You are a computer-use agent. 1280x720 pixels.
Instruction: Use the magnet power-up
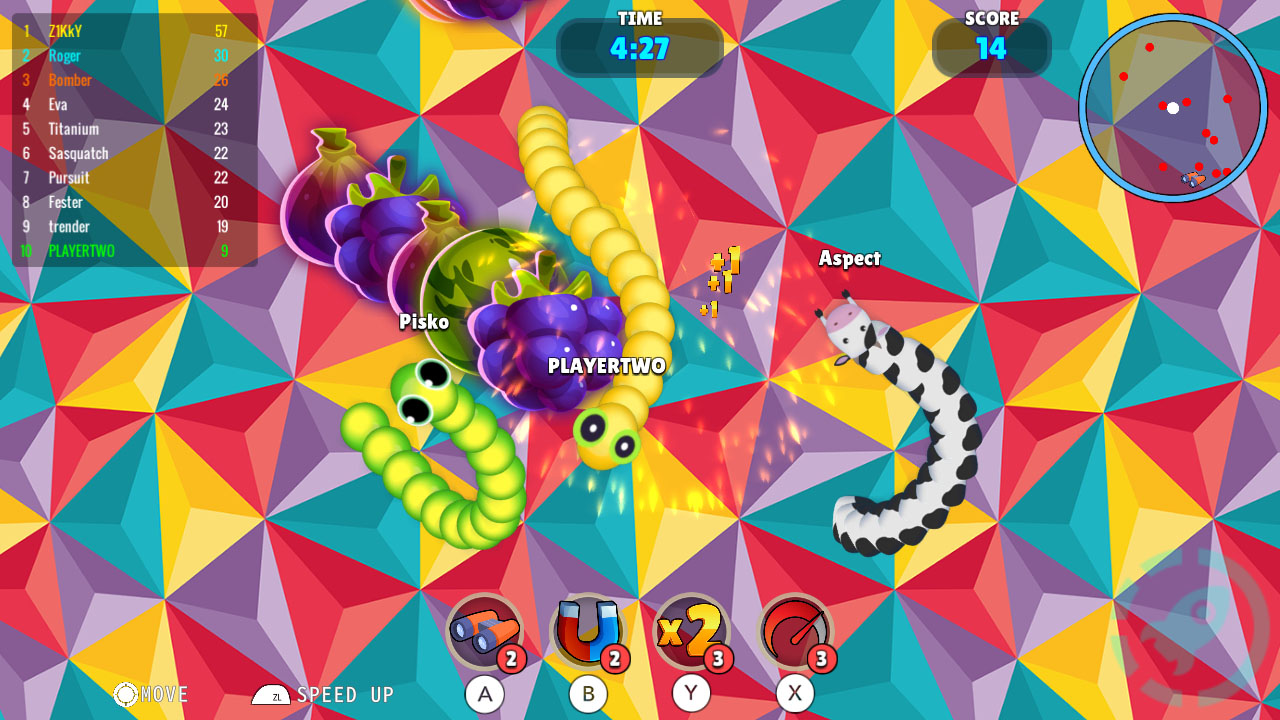(588, 631)
